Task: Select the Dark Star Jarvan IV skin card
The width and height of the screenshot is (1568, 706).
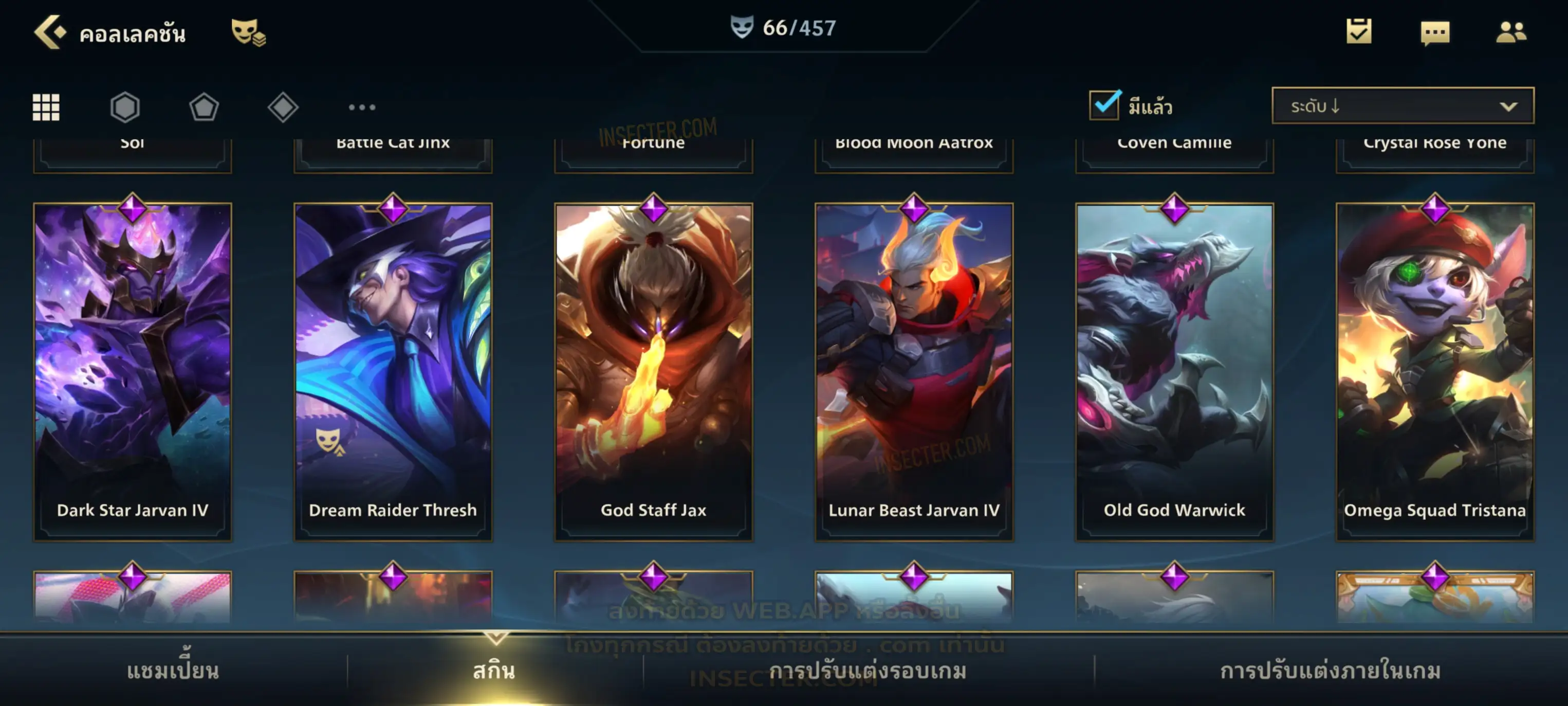Action: (x=133, y=372)
